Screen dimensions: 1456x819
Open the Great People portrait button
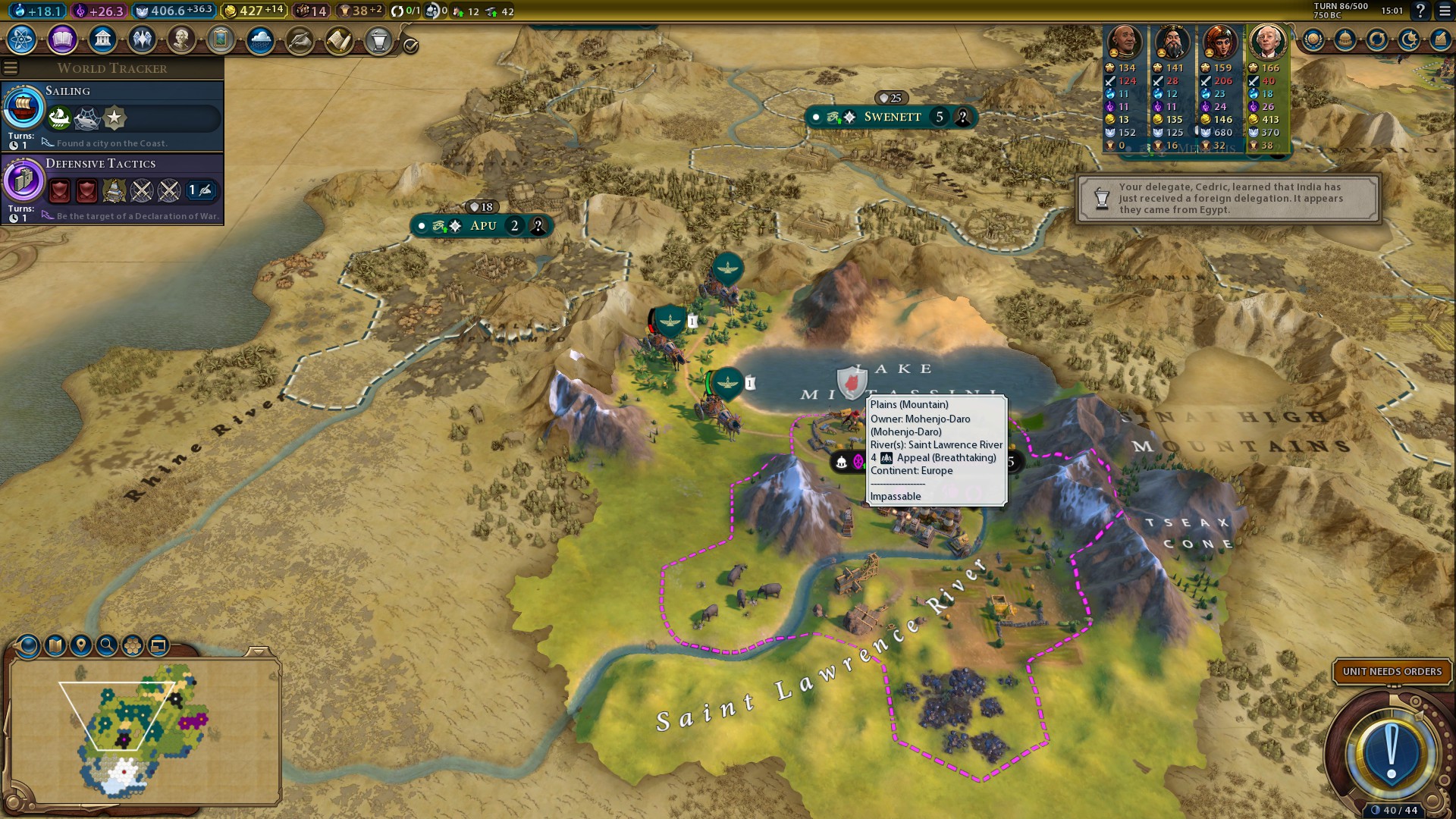tap(181, 39)
